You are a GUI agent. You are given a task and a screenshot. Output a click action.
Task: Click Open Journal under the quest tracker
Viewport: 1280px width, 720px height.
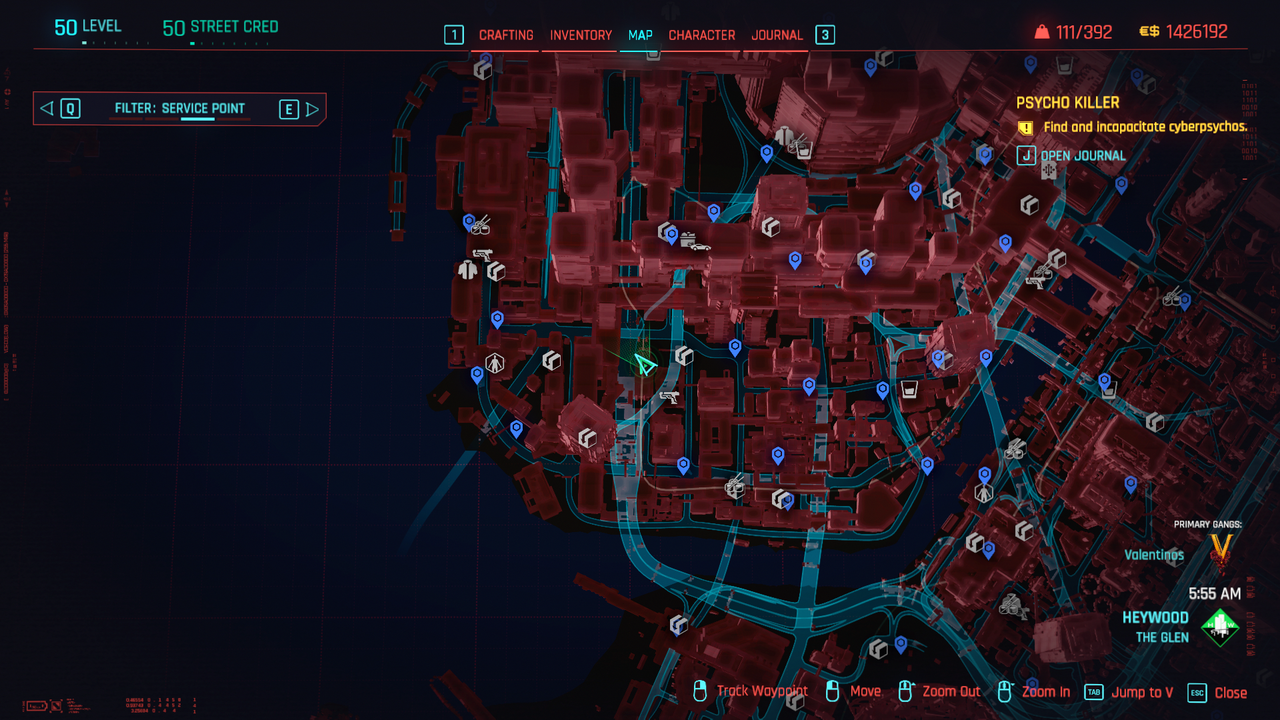tap(1082, 156)
